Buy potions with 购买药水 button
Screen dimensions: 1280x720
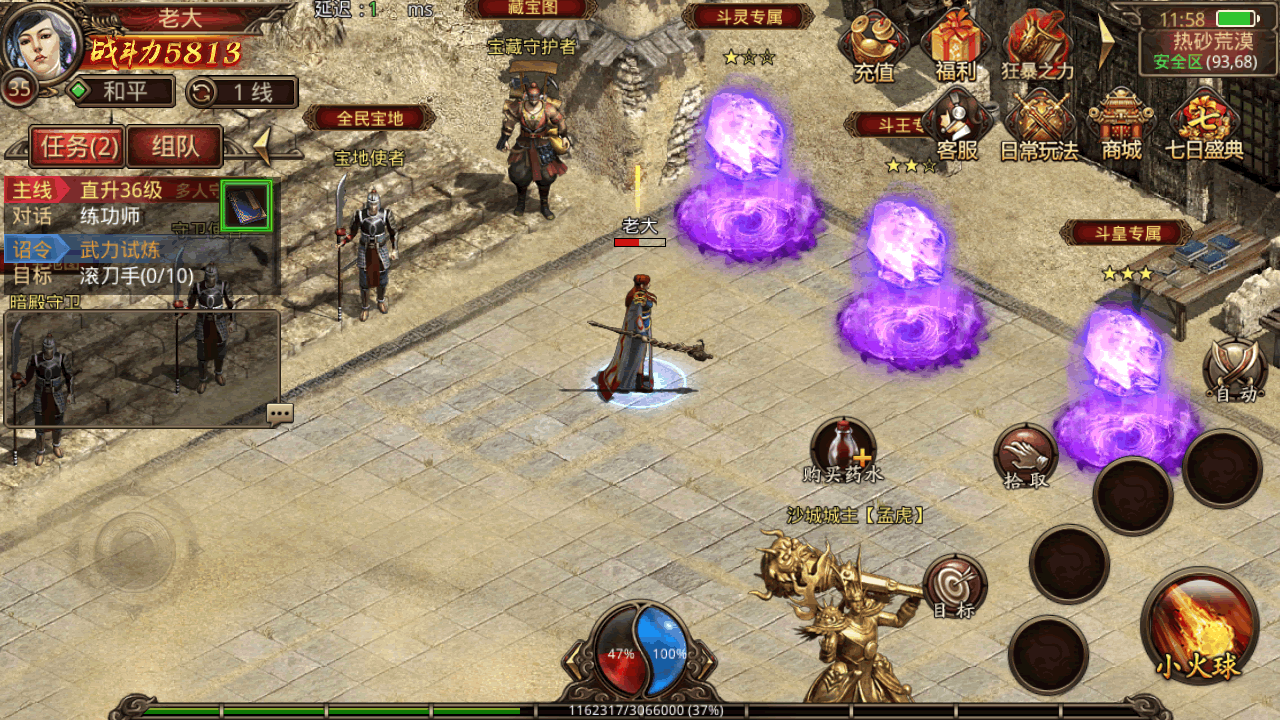click(843, 449)
